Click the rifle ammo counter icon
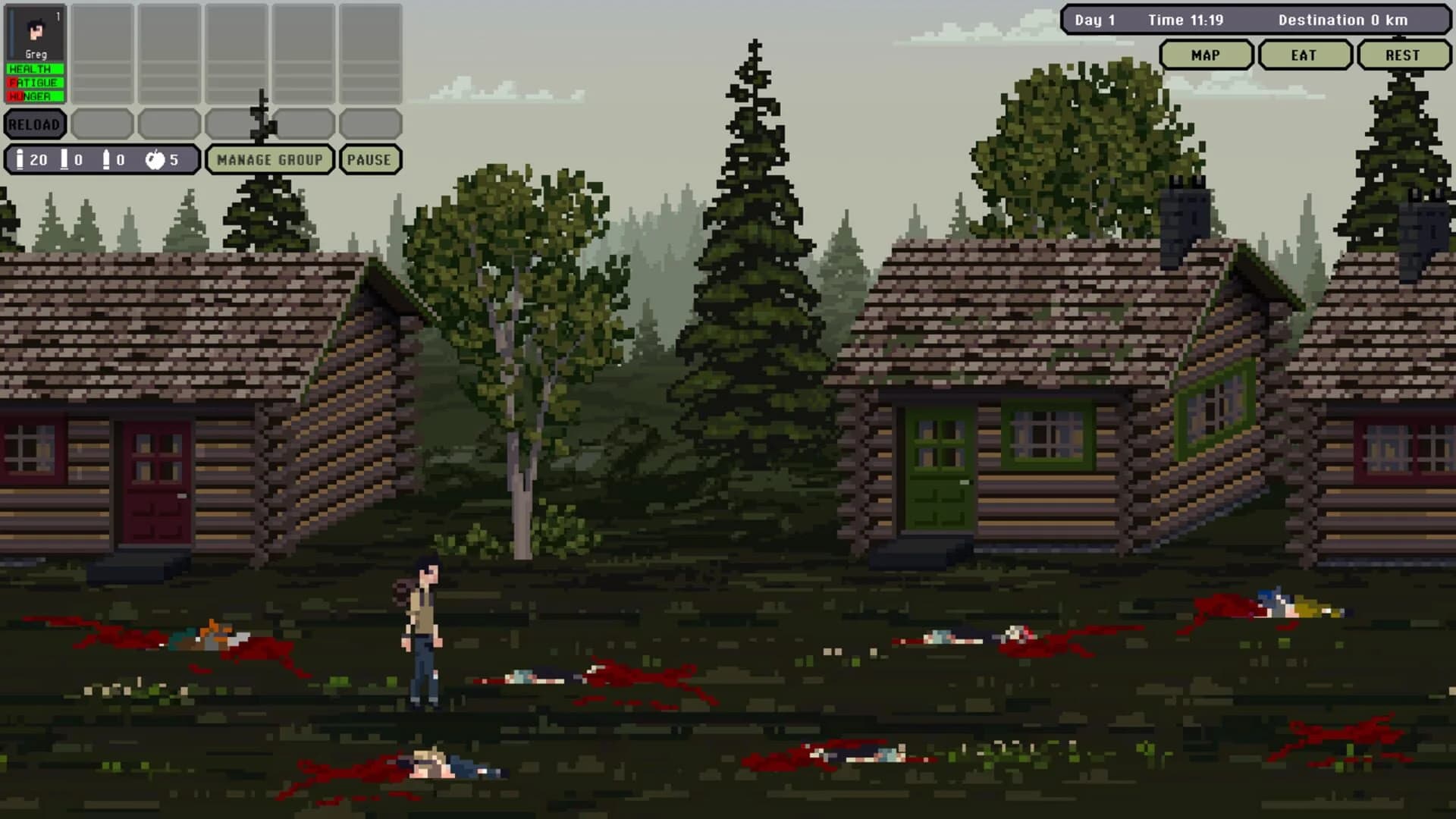 coord(20,159)
